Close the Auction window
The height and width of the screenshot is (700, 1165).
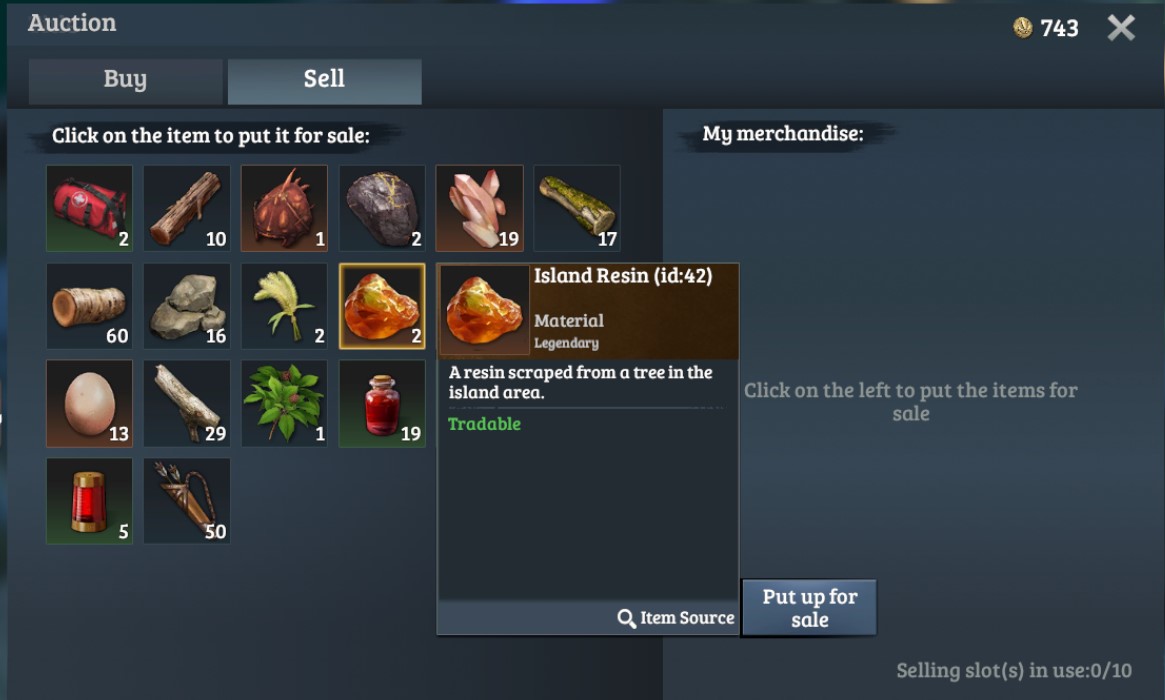[x=1121, y=28]
